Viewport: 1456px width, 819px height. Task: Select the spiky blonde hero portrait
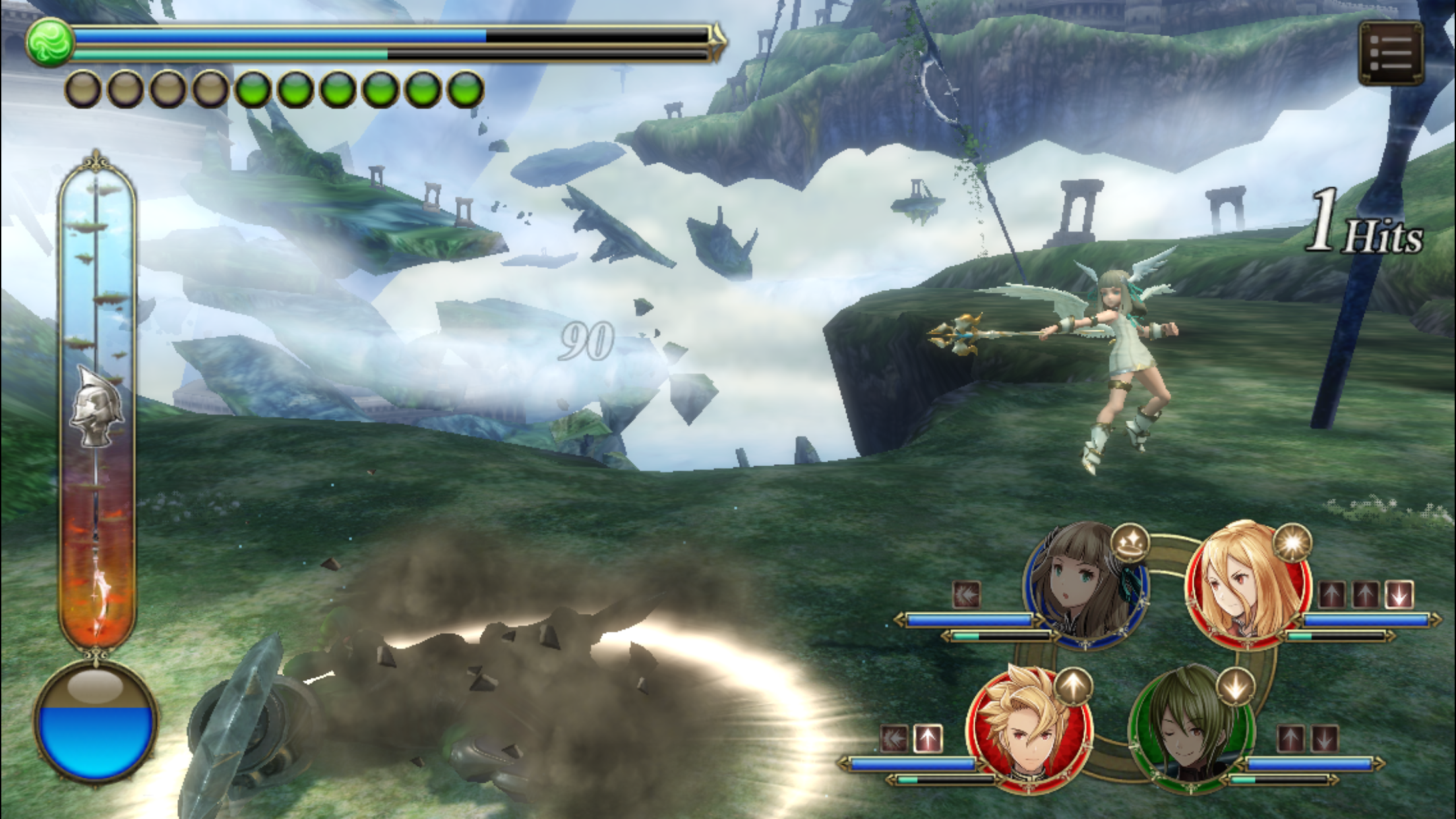coord(1029,729)
